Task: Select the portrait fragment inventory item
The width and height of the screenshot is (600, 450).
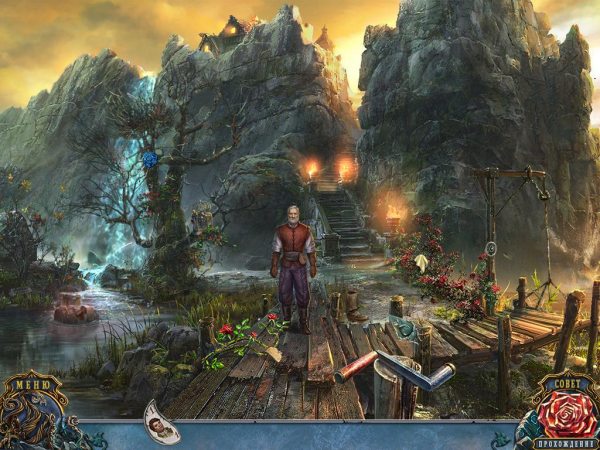Action: (162, 422)
